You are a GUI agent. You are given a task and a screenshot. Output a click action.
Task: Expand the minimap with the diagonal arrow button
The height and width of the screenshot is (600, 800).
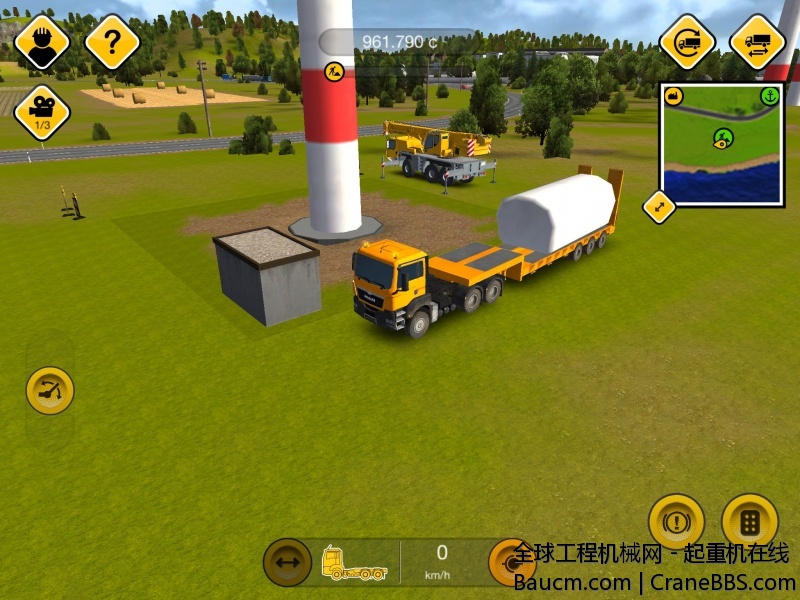click(x=659, y=206)
